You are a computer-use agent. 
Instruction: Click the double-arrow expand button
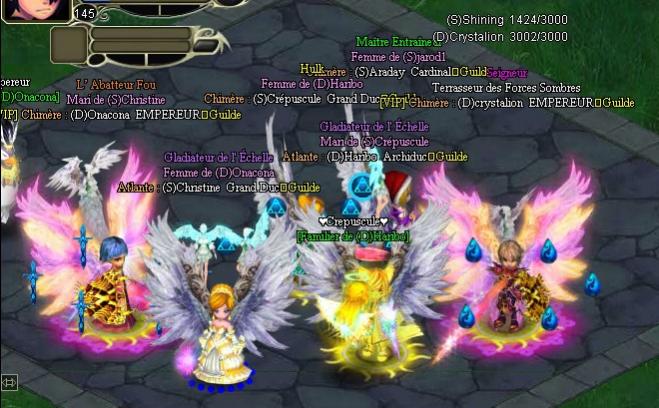point(10,382)
